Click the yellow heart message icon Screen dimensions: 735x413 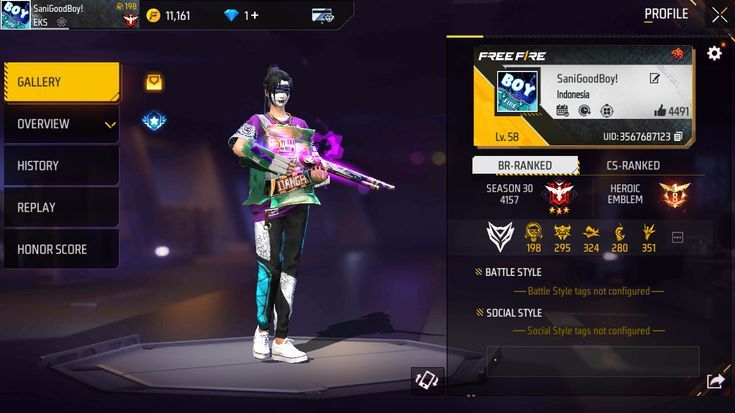[154, 82]
